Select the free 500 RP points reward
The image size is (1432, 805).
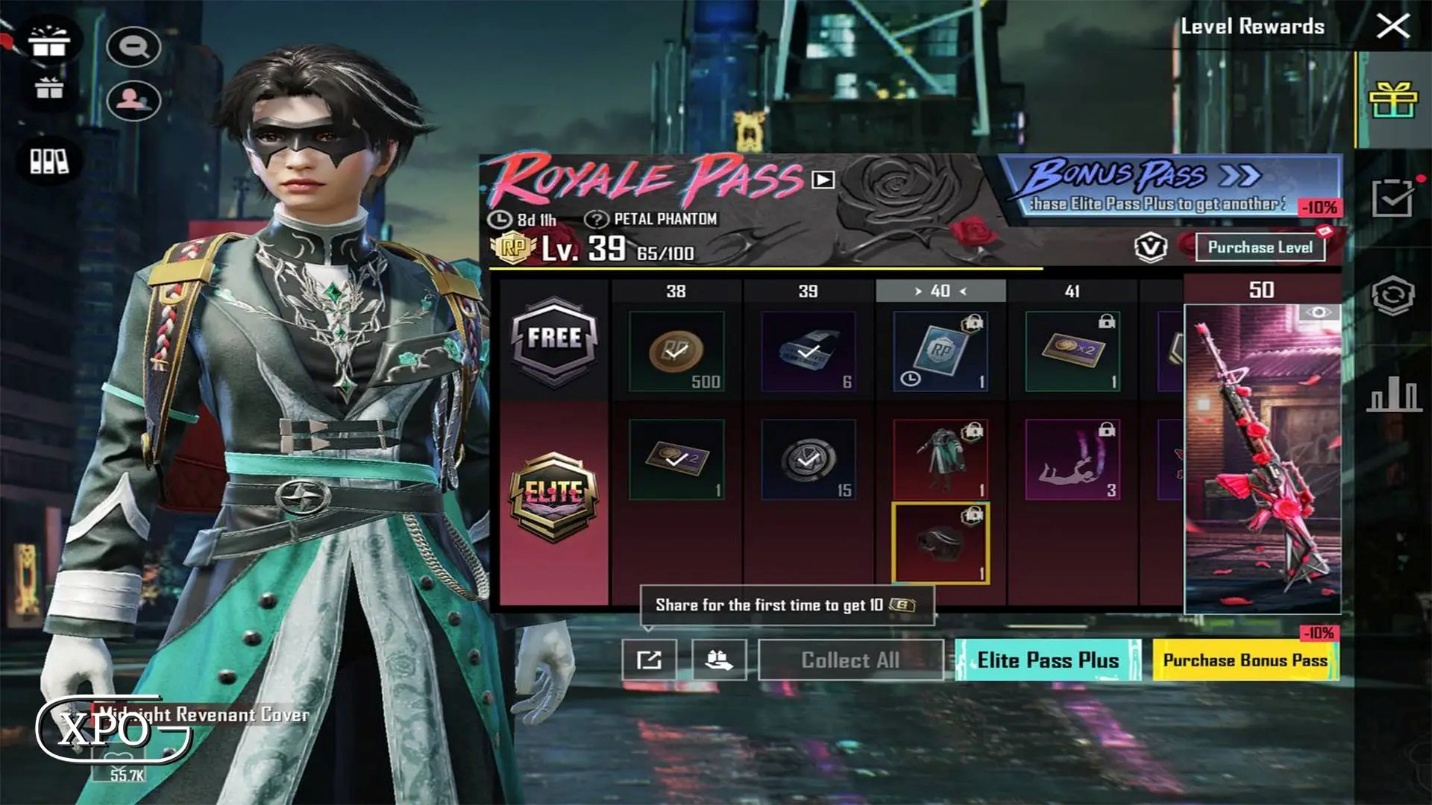(x=677, y=351)
